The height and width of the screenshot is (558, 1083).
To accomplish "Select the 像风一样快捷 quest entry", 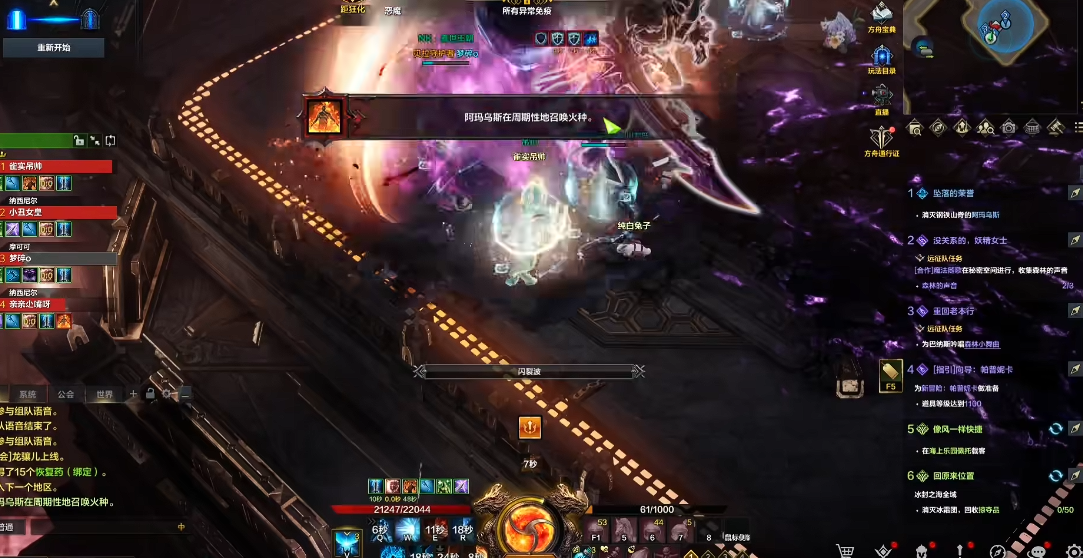I will (x=957, y=429).
